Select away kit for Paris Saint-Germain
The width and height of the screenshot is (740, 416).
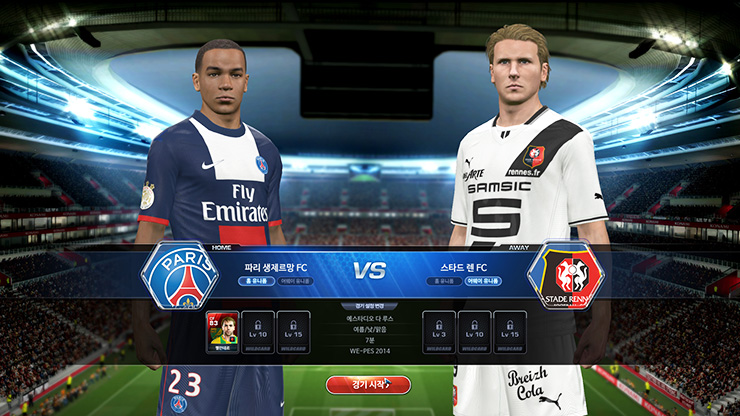pos(295,281)
